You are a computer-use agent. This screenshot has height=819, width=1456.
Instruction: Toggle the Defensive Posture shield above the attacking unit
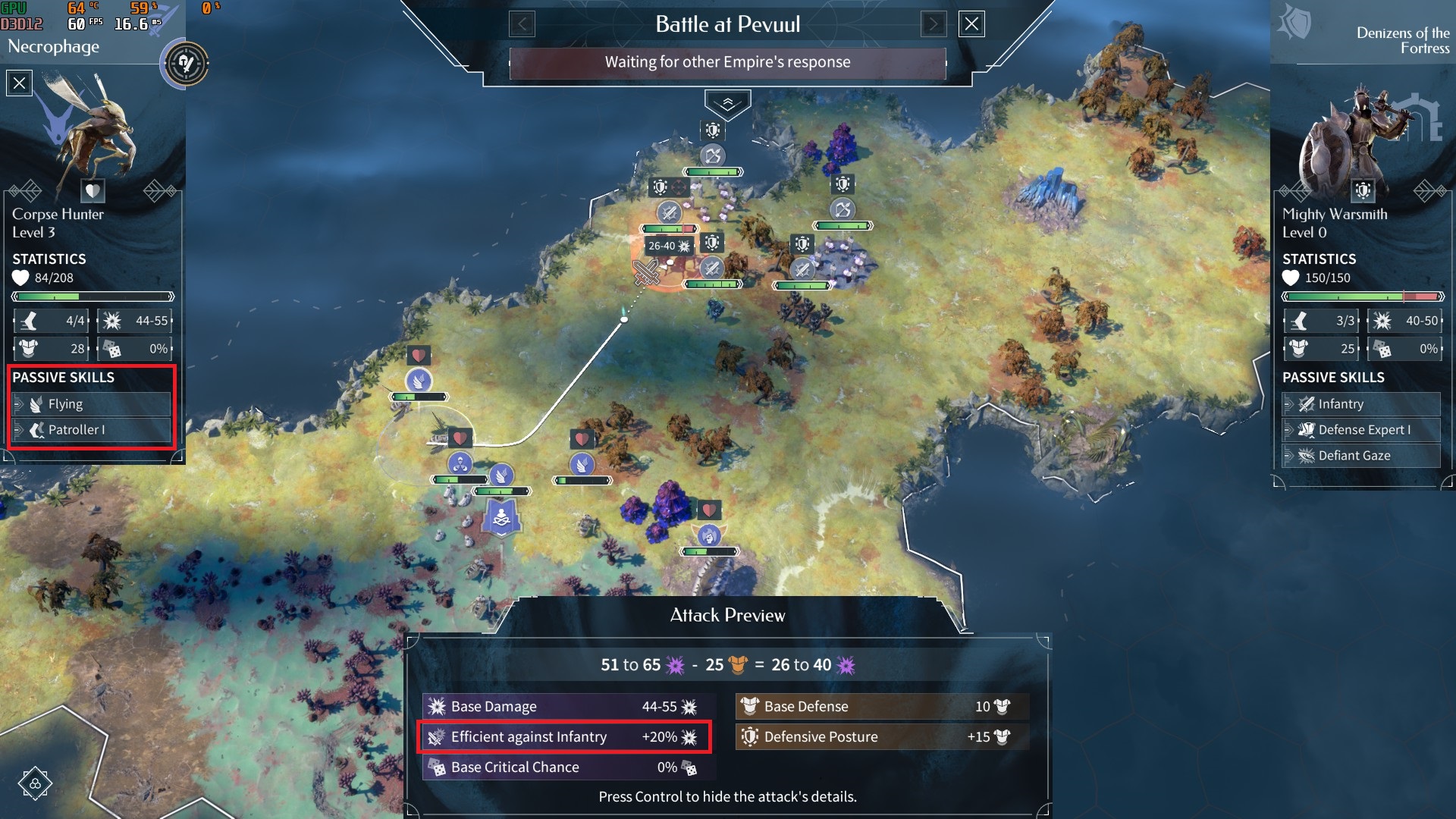[711, 242]
